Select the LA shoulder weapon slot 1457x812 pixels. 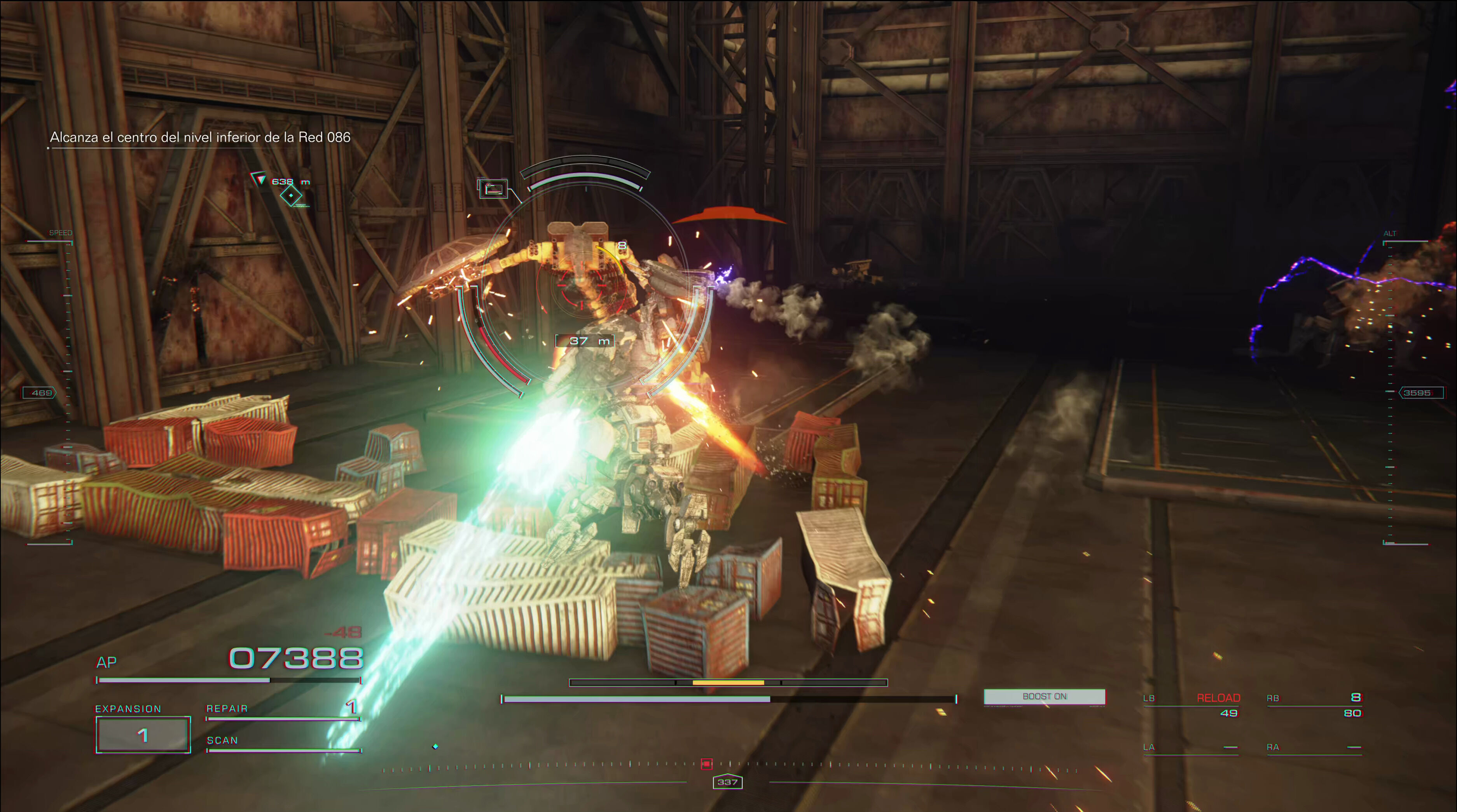pos(1190,748)
